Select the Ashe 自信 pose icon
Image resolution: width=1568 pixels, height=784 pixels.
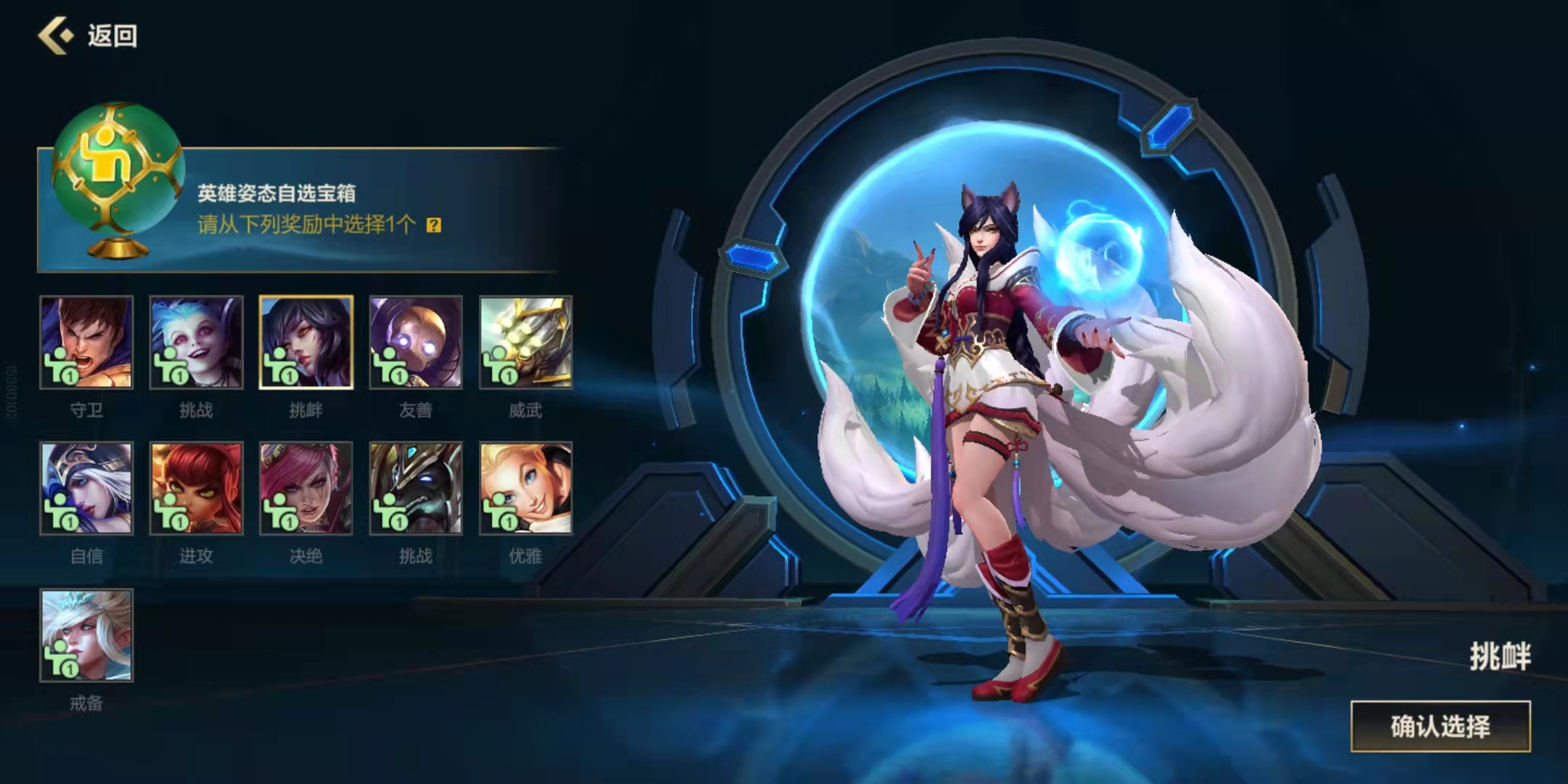(86, 490)
